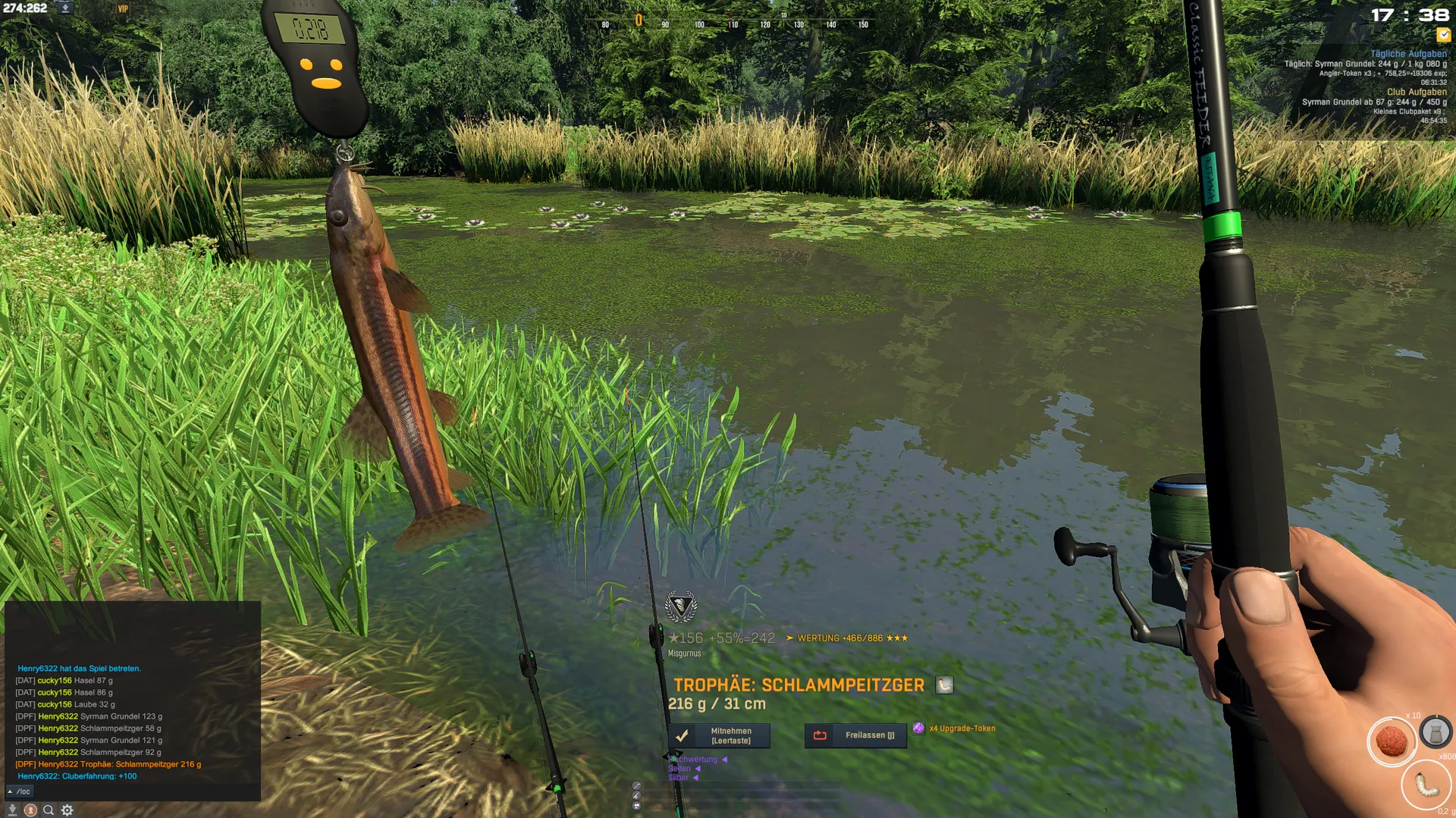
Task: Click the download icon beside the coordinates
Action: click(65, 8)
